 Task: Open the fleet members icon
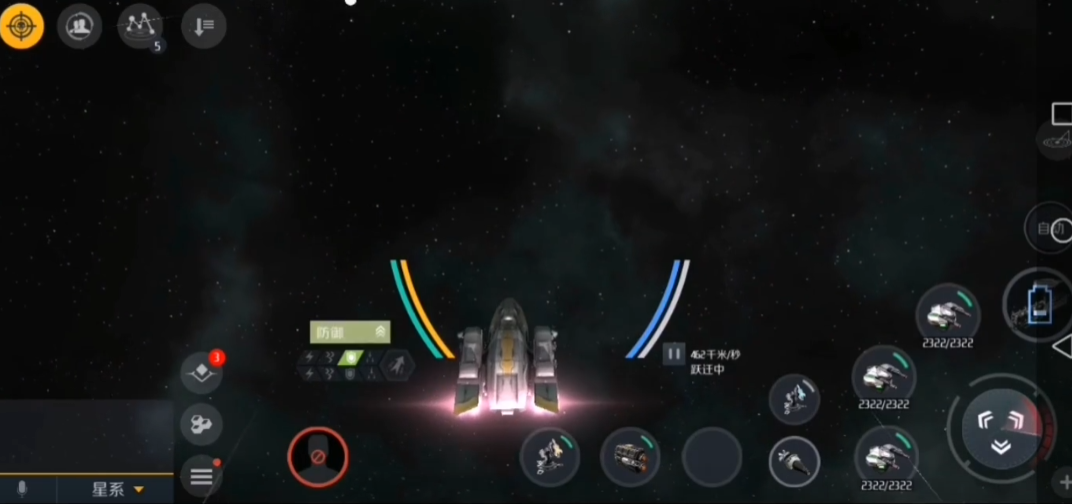tap(79, 27)
